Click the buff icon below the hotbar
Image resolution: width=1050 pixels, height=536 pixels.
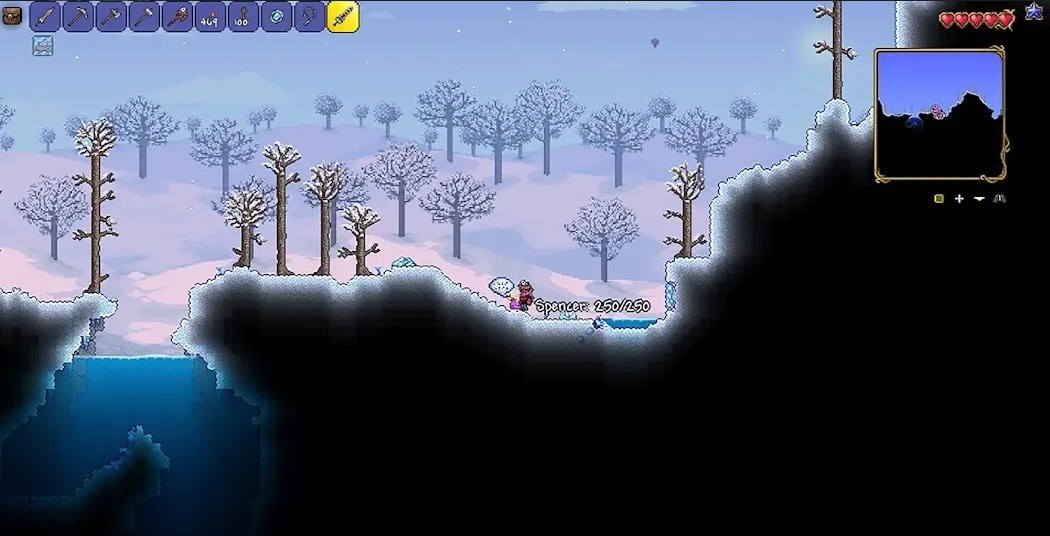coord(42,45)
